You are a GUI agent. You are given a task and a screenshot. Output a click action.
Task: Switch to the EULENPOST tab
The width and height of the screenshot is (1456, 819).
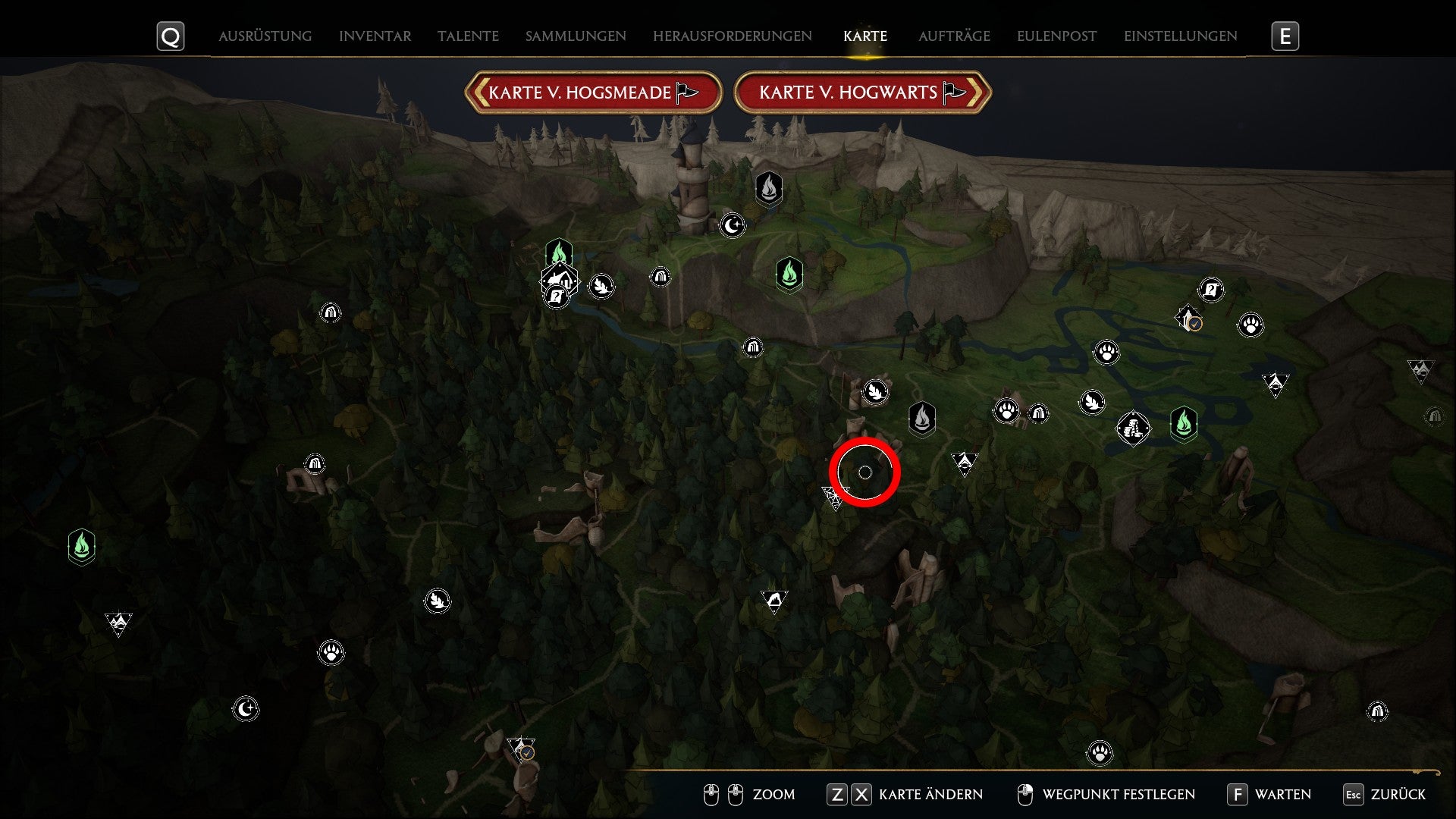point(1055,36)
